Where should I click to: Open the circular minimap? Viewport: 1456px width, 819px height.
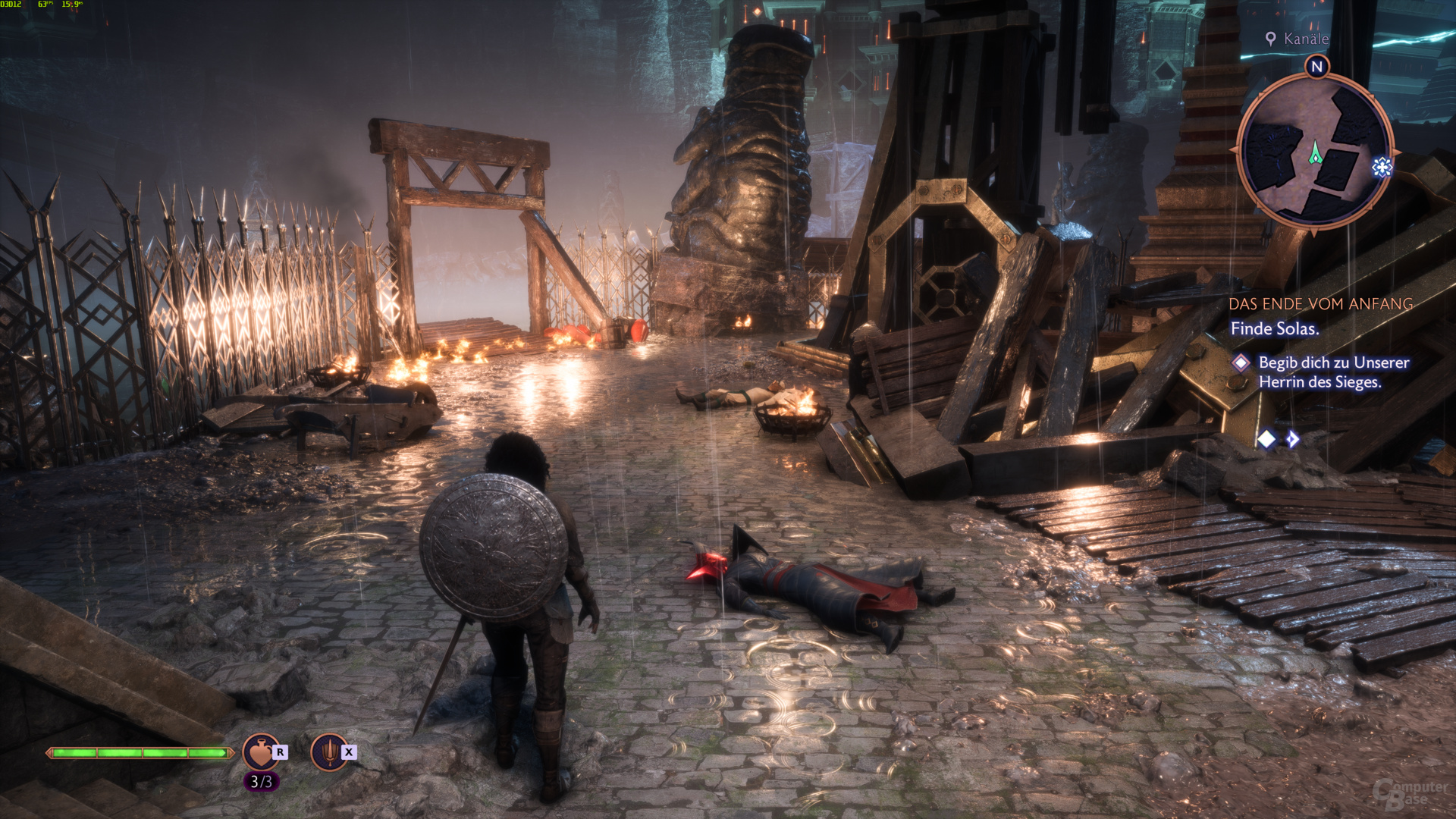pos(1315,150)
